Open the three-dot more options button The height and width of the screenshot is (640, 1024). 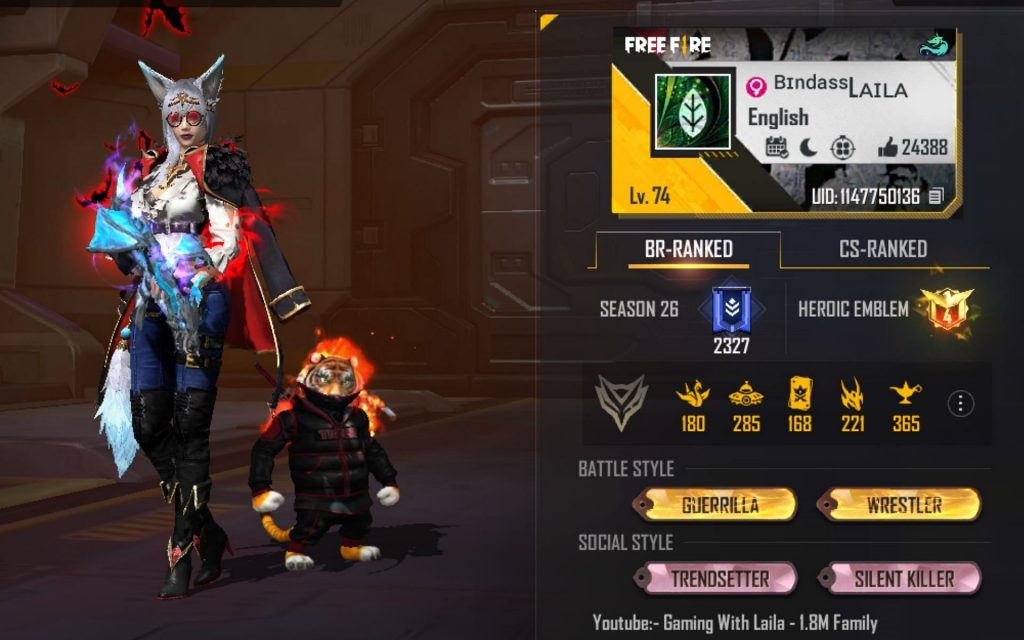click(960, 403)
